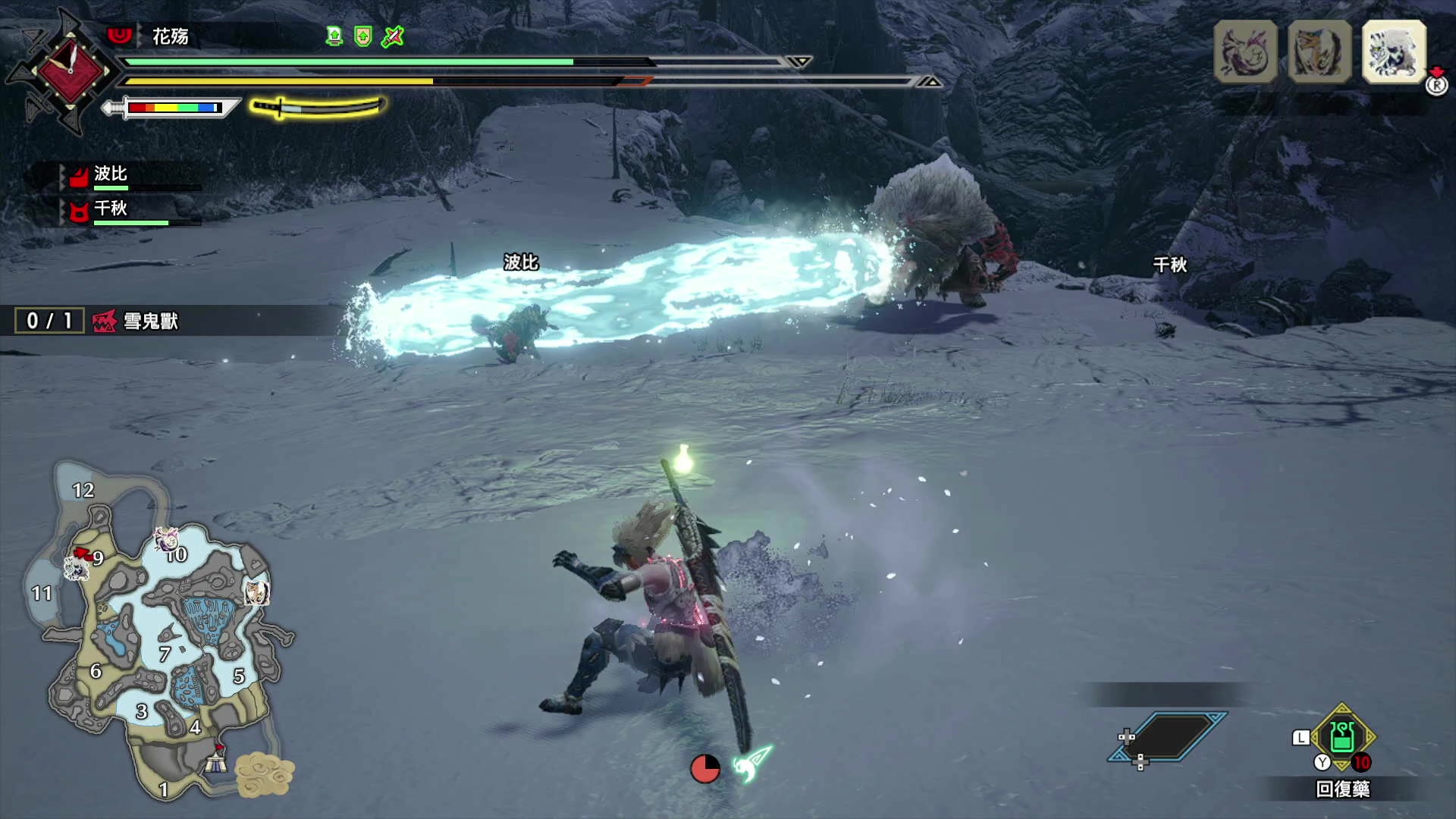Select the purple serpent monster icon
The height and width of the screenshot is (819, 1456).
point(1245,52)
